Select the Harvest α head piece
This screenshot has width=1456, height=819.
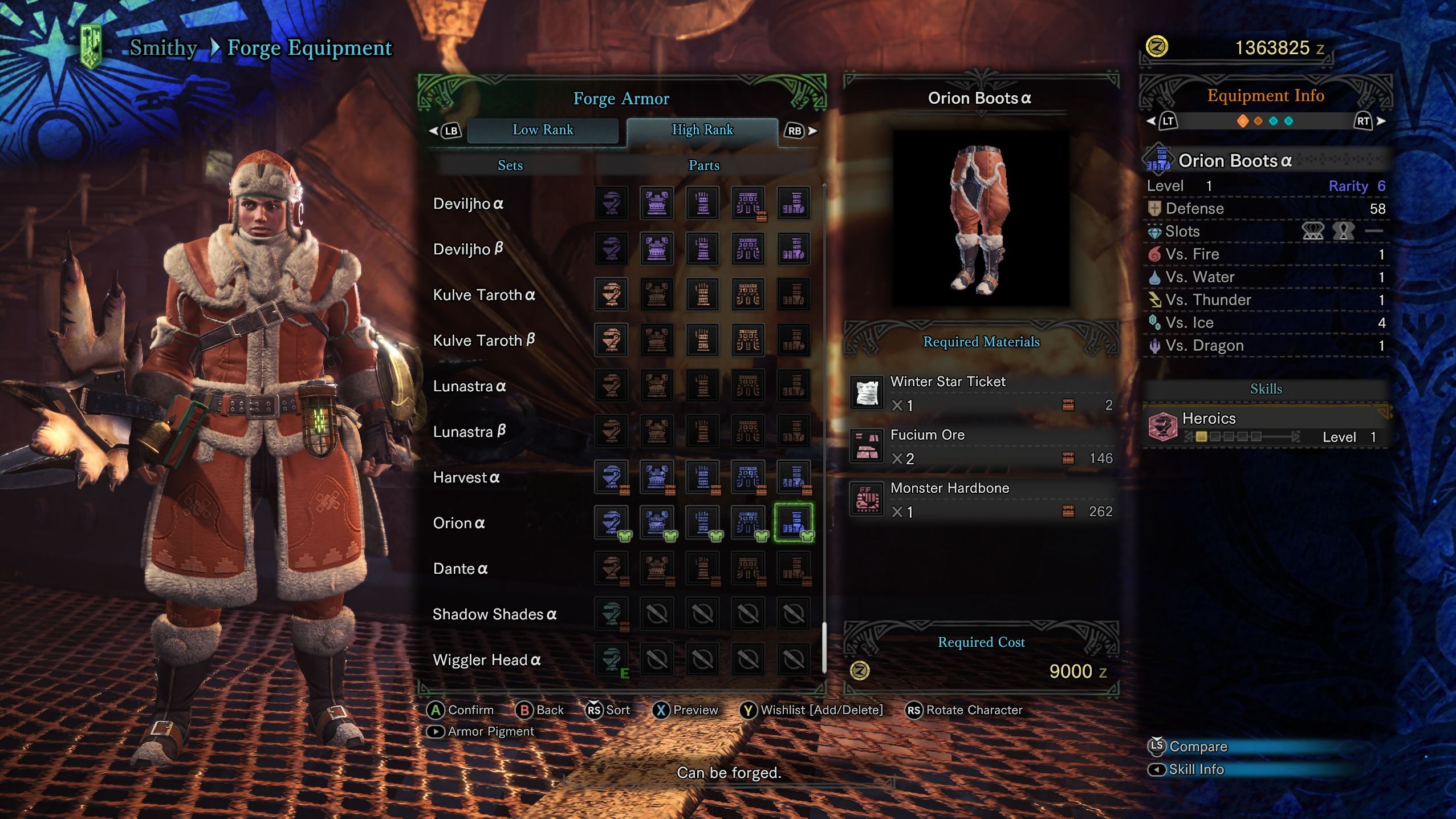point(611,477)
